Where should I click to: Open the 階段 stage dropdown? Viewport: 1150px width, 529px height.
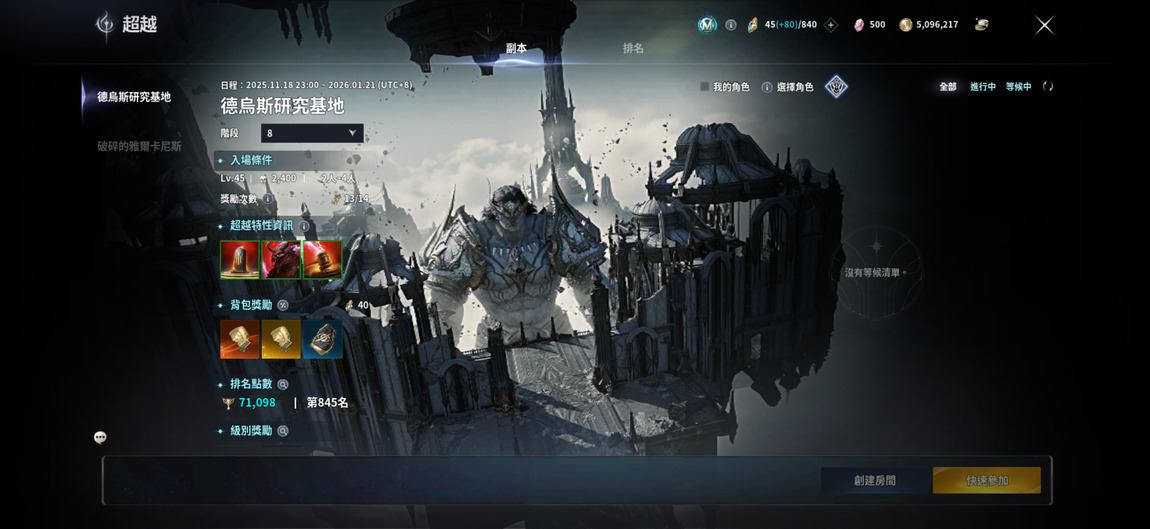pyautogui.click(x=312, y=133)
